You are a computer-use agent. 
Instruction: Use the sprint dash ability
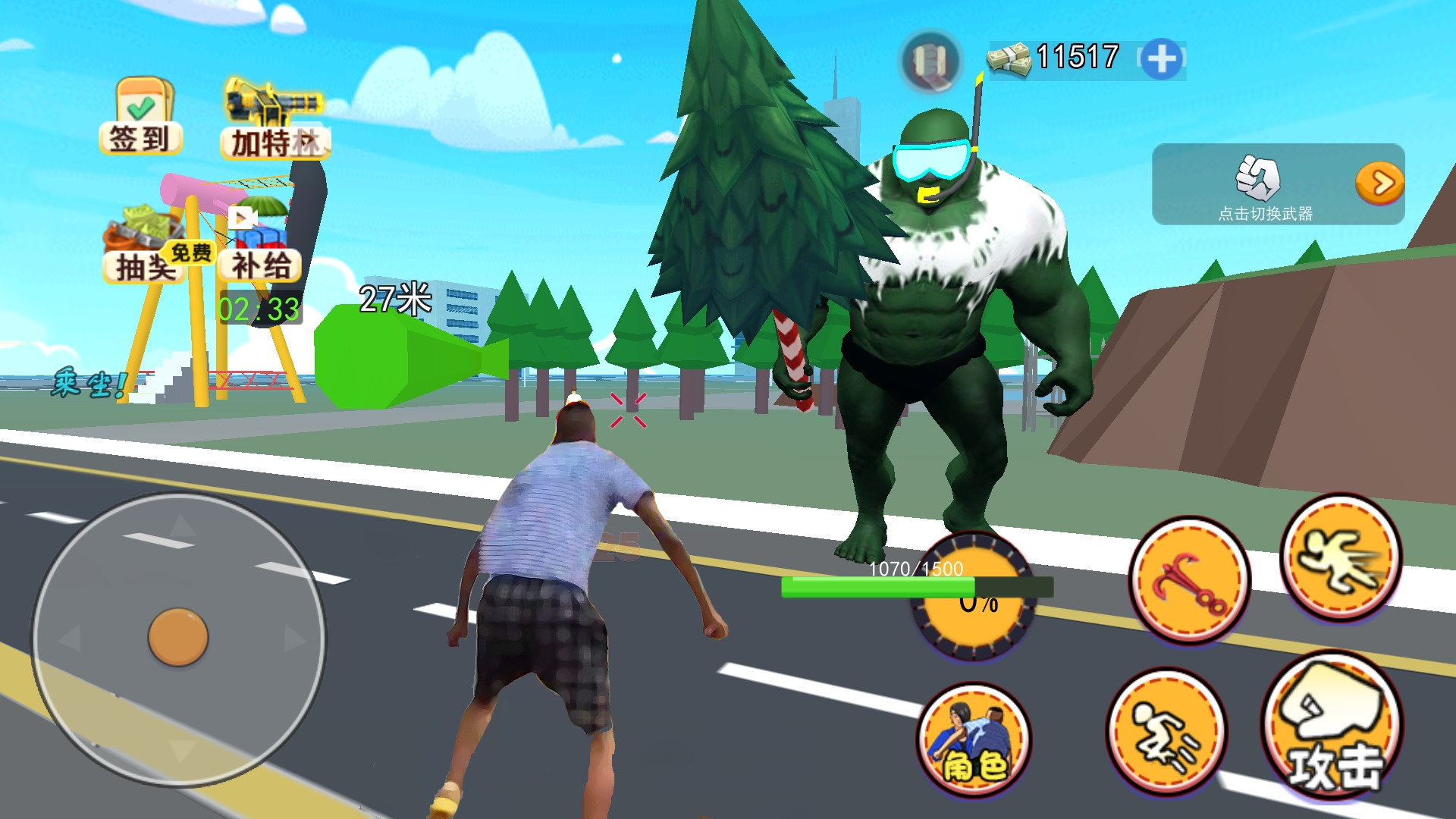[x=1340, y=559]
